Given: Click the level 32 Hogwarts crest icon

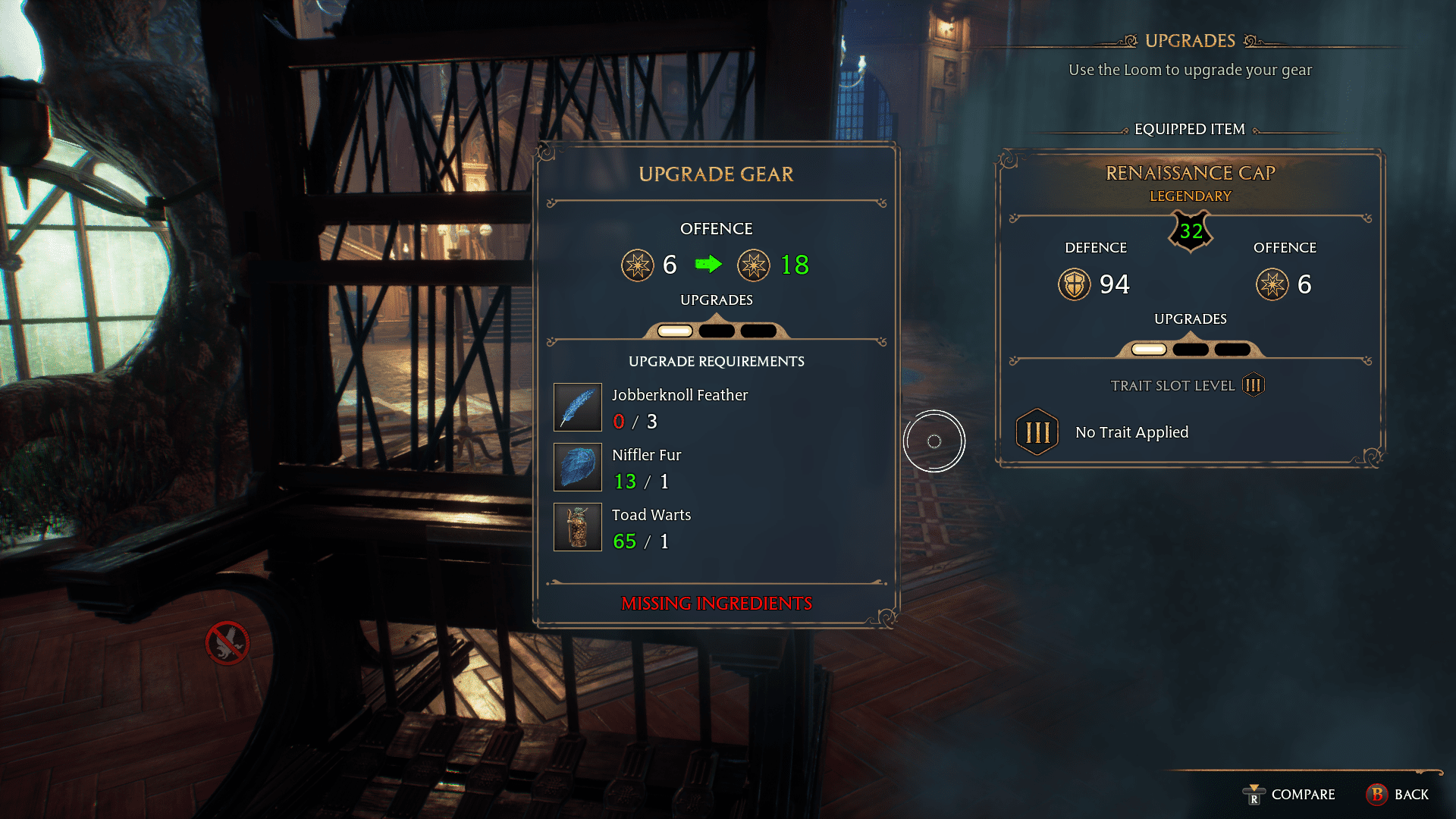Looking at the screenshot, I should [x=1189, y=231].
